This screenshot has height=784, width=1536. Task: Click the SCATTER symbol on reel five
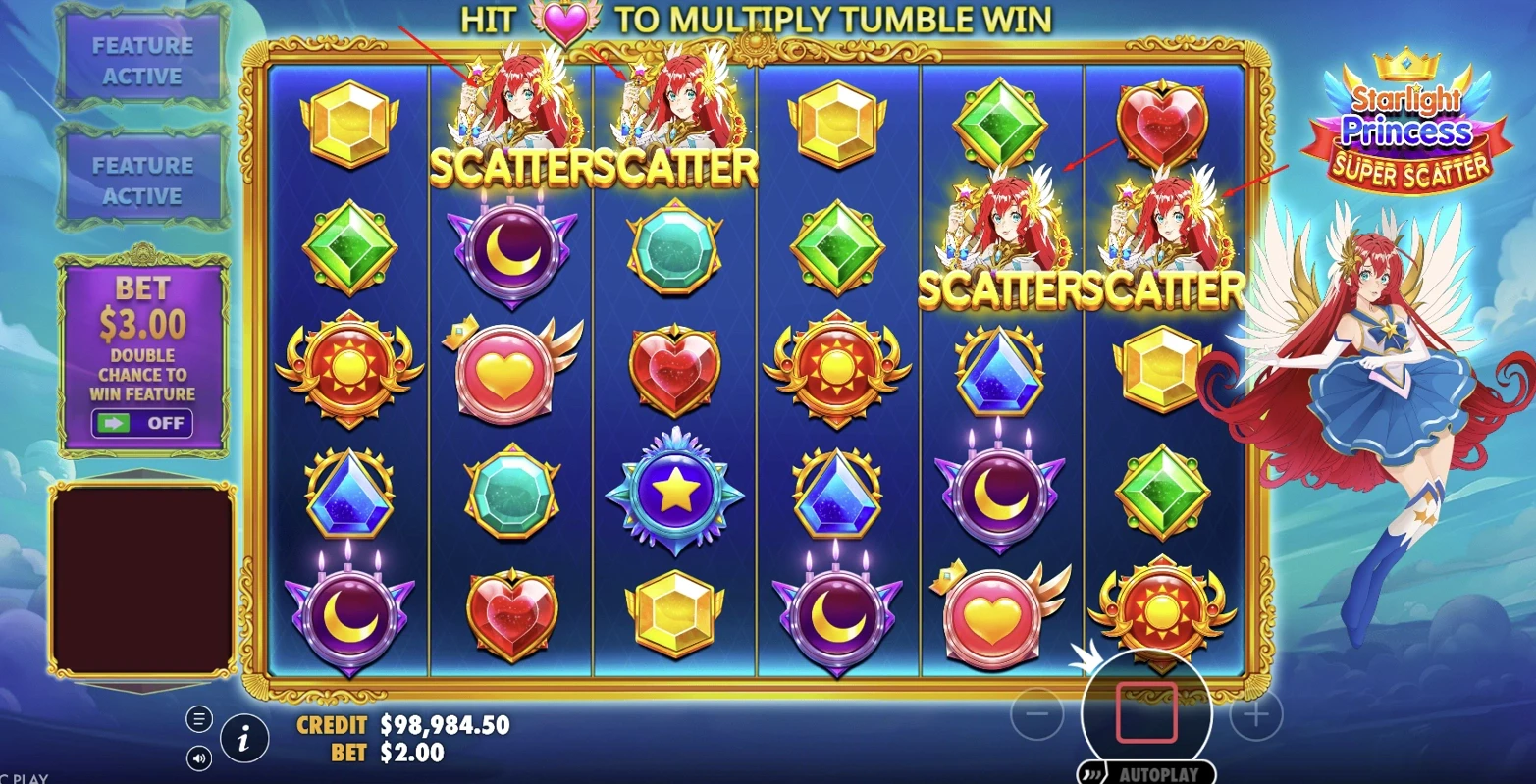point(1001,235)
